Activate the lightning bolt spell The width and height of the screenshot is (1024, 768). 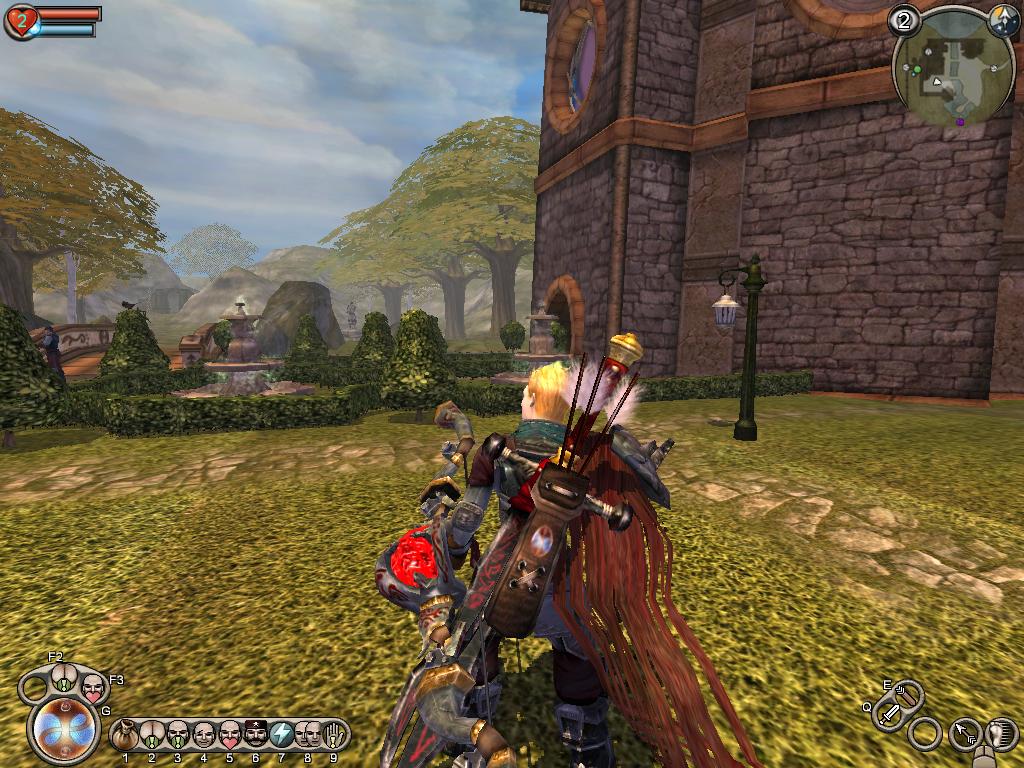[281, 735]
